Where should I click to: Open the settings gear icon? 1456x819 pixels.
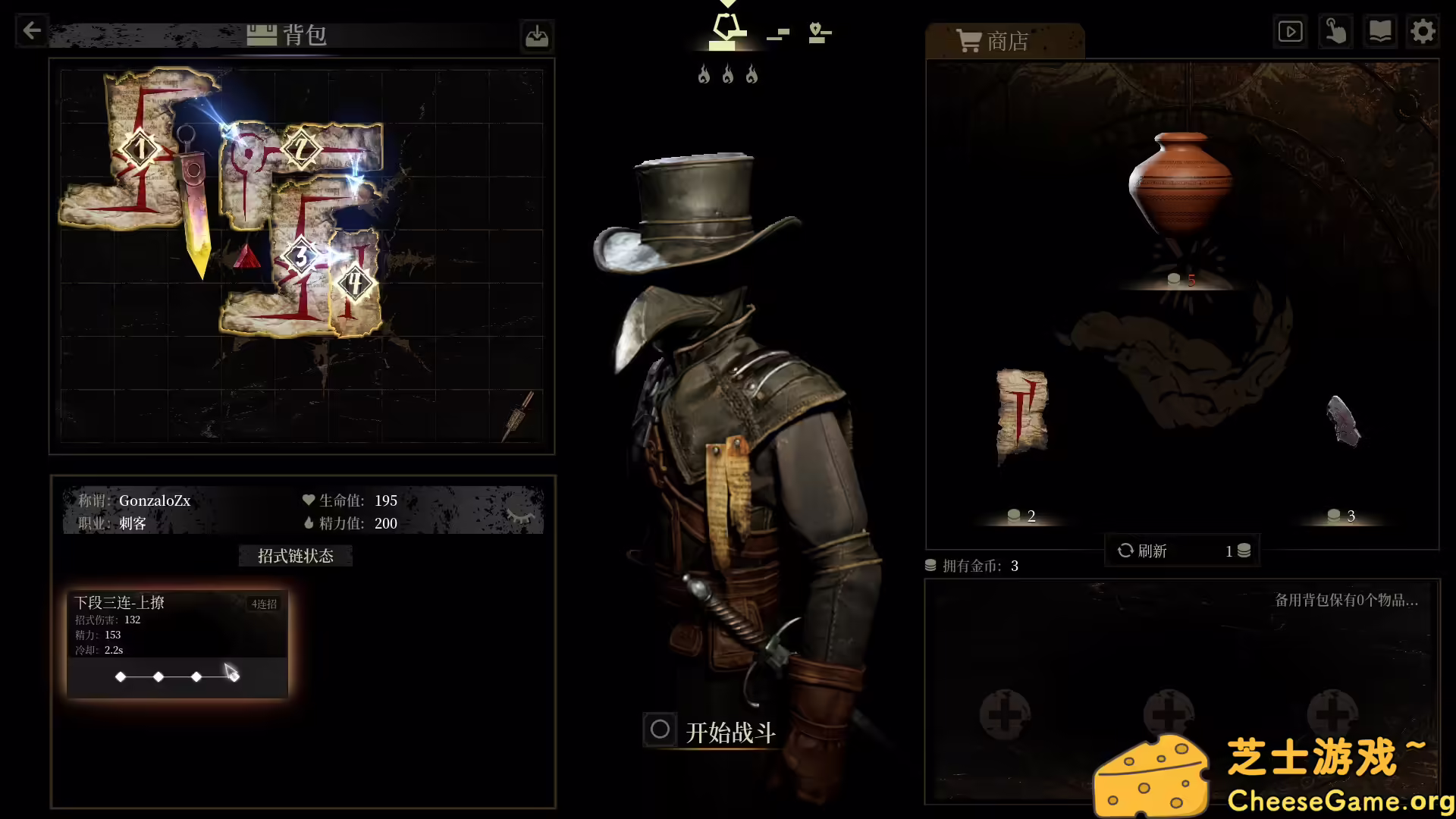point(1423,31)
